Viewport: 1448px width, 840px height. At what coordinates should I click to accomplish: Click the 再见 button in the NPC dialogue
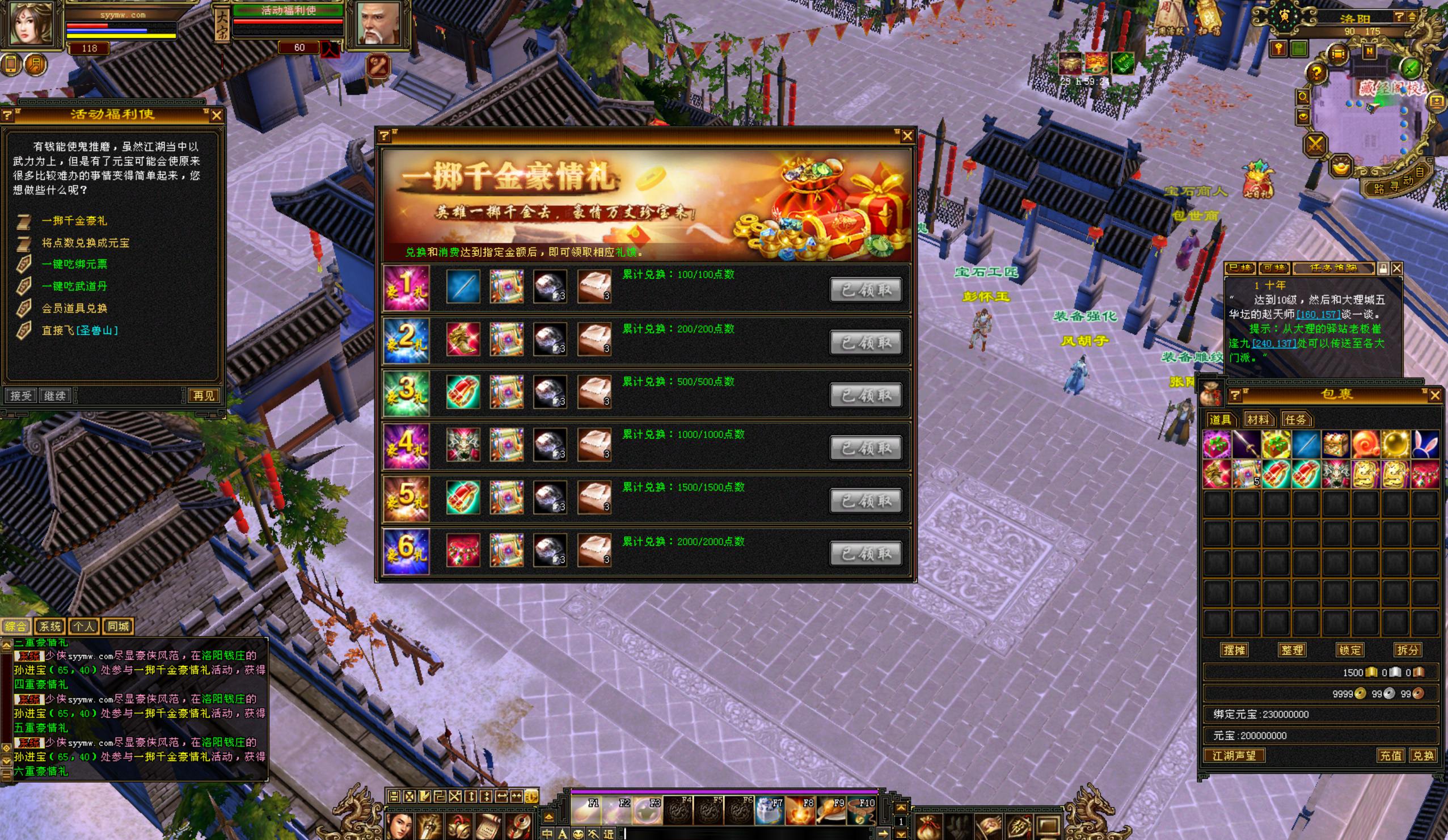pyautogui.click(x=204, y=395)
